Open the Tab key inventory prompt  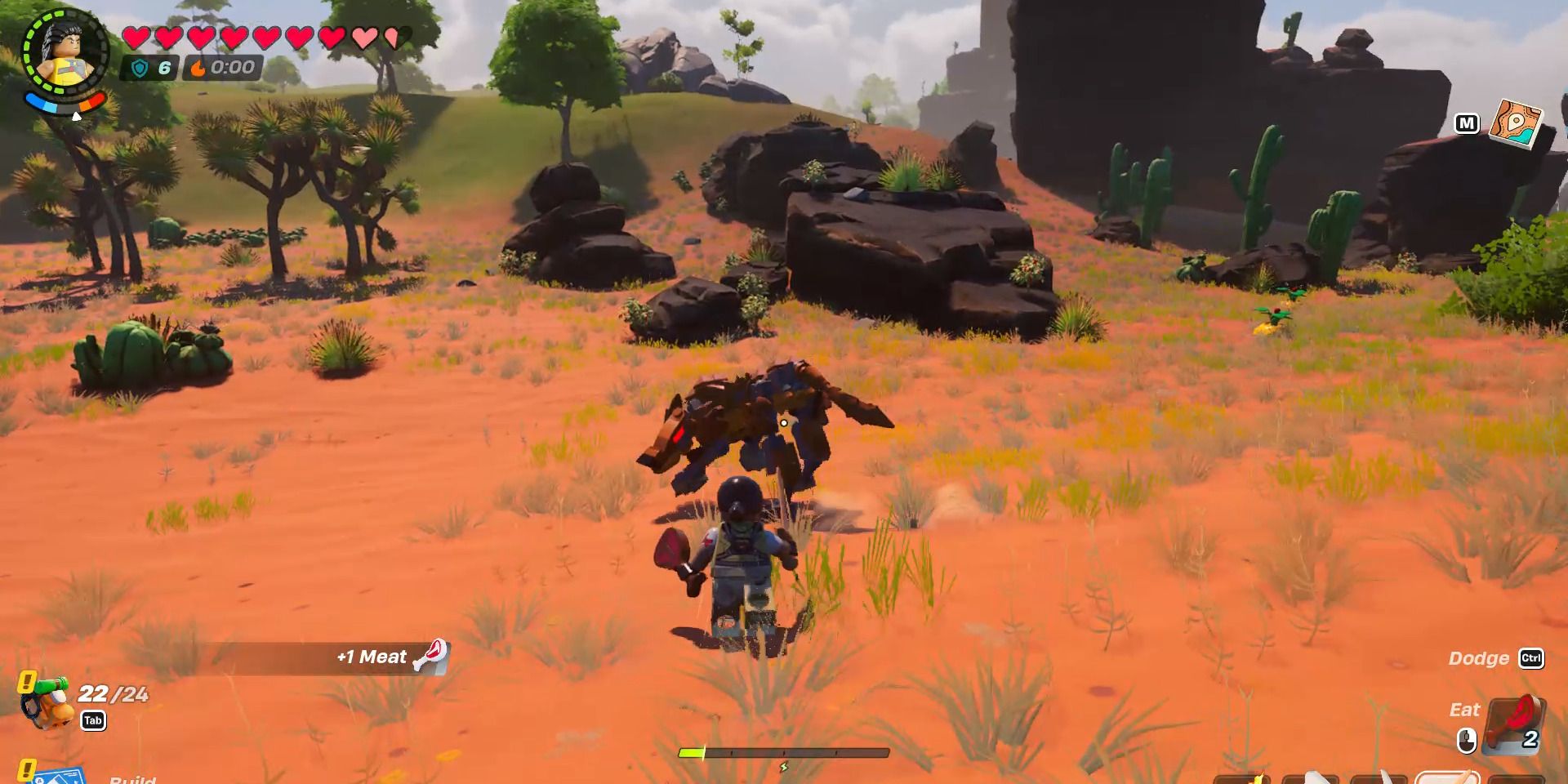coord(93,720)
